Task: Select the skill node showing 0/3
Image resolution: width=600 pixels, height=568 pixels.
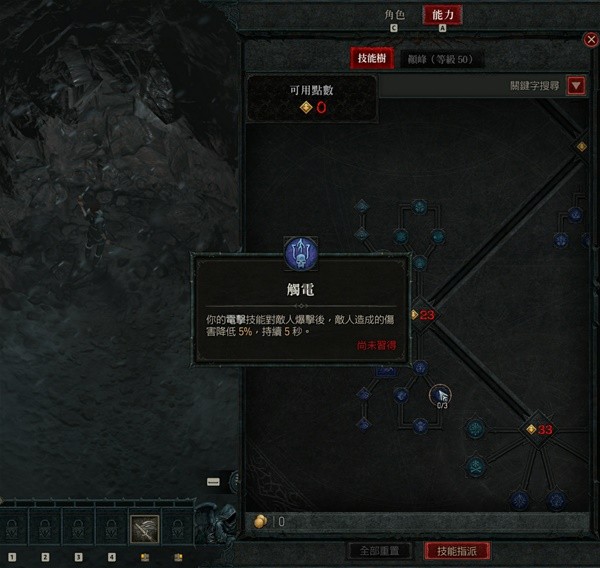Action: (441, 397)
